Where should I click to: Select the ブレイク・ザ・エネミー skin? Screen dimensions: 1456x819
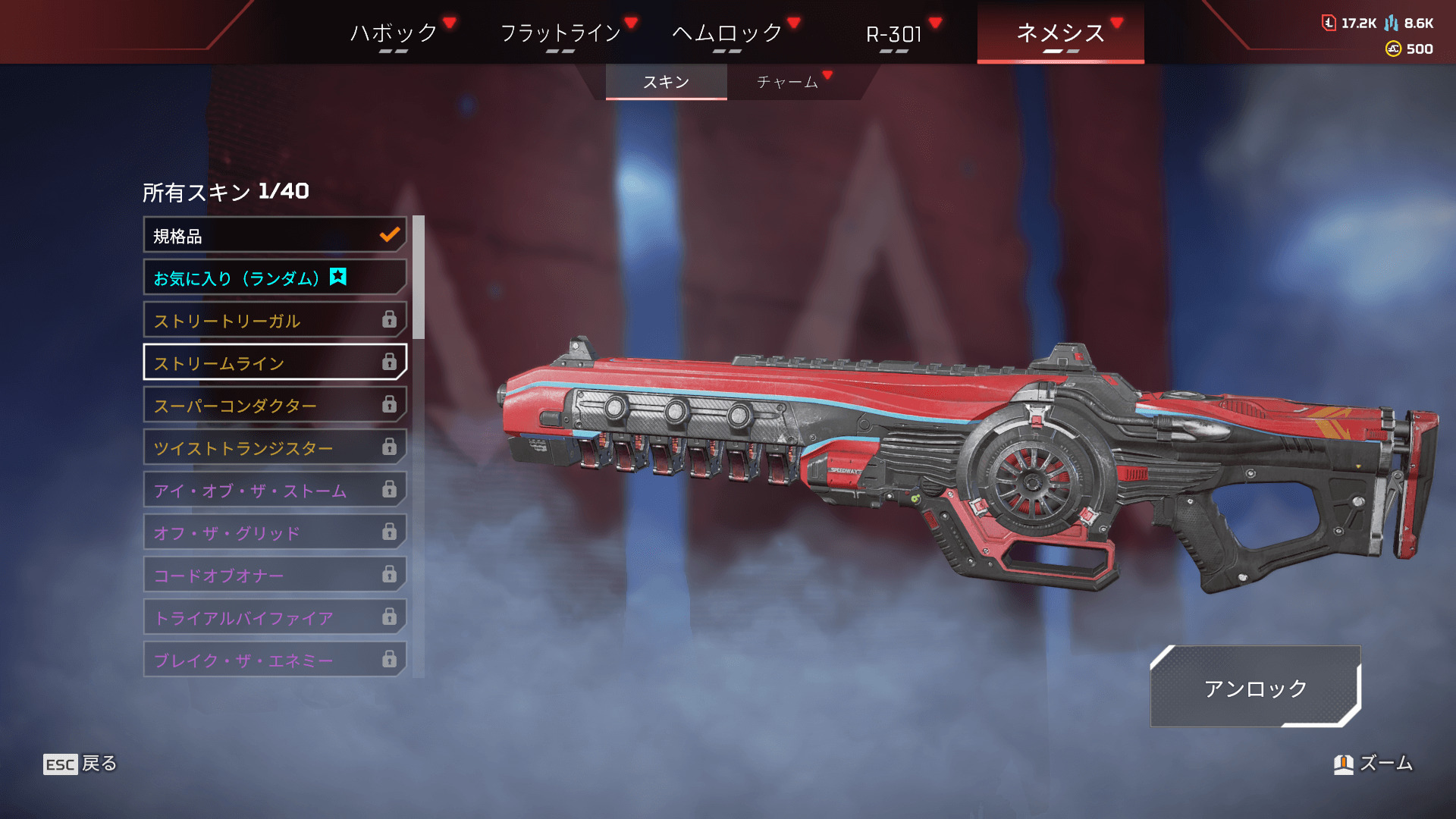coord(275,660)
